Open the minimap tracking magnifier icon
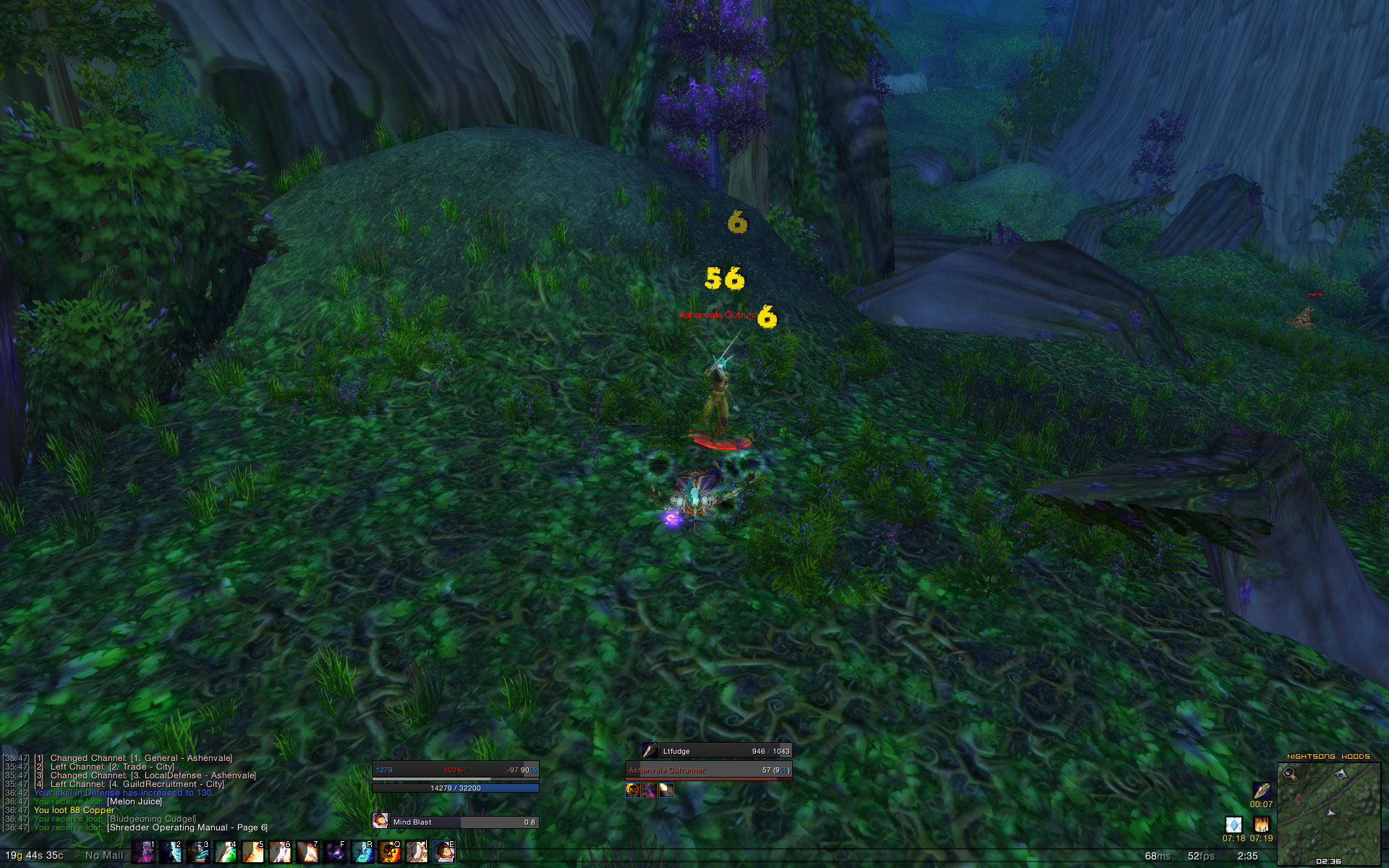The height and width of the screenshot is (868, 1389). point(1290,773)
